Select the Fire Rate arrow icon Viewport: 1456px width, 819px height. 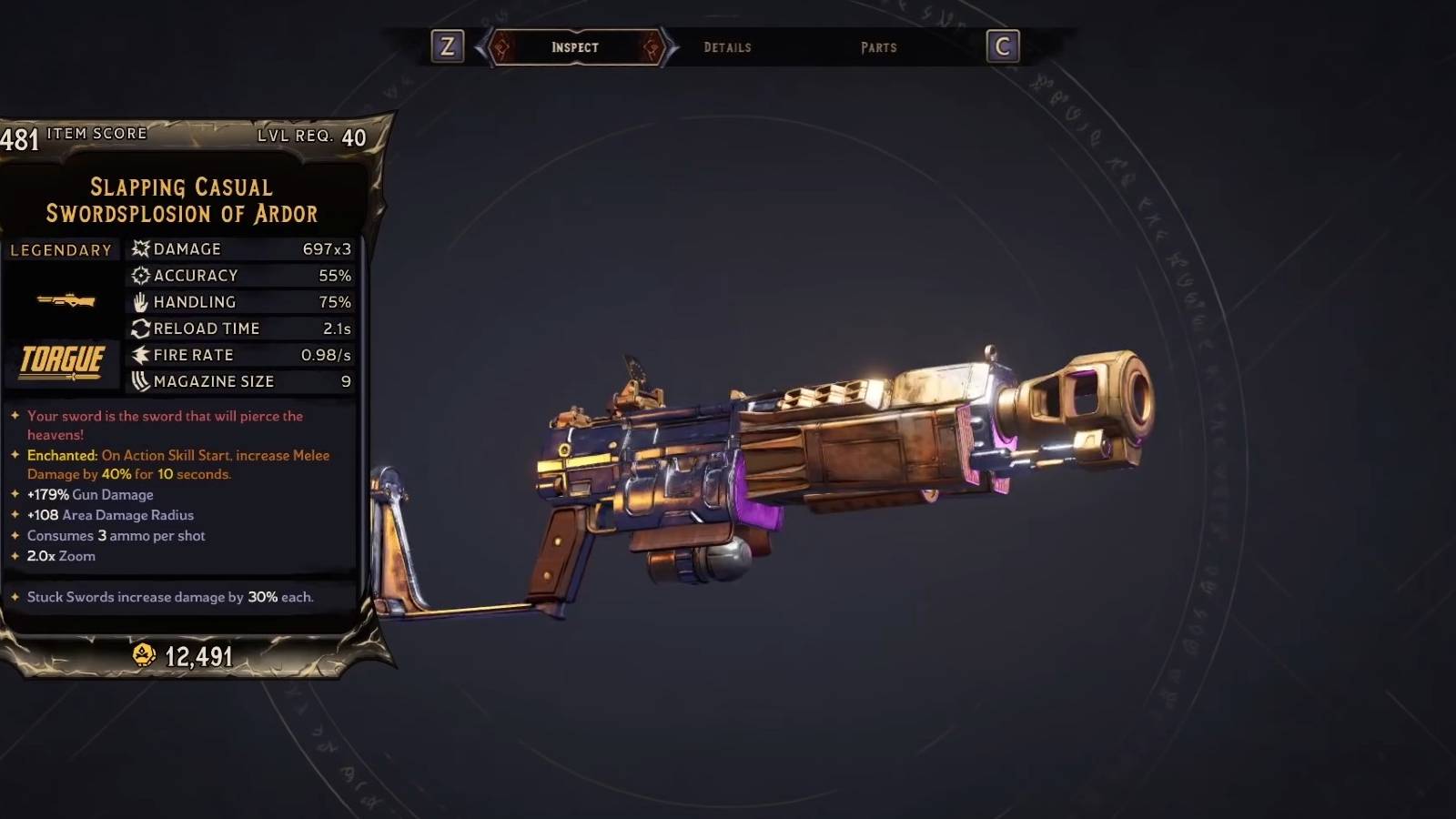coord(139,355)
